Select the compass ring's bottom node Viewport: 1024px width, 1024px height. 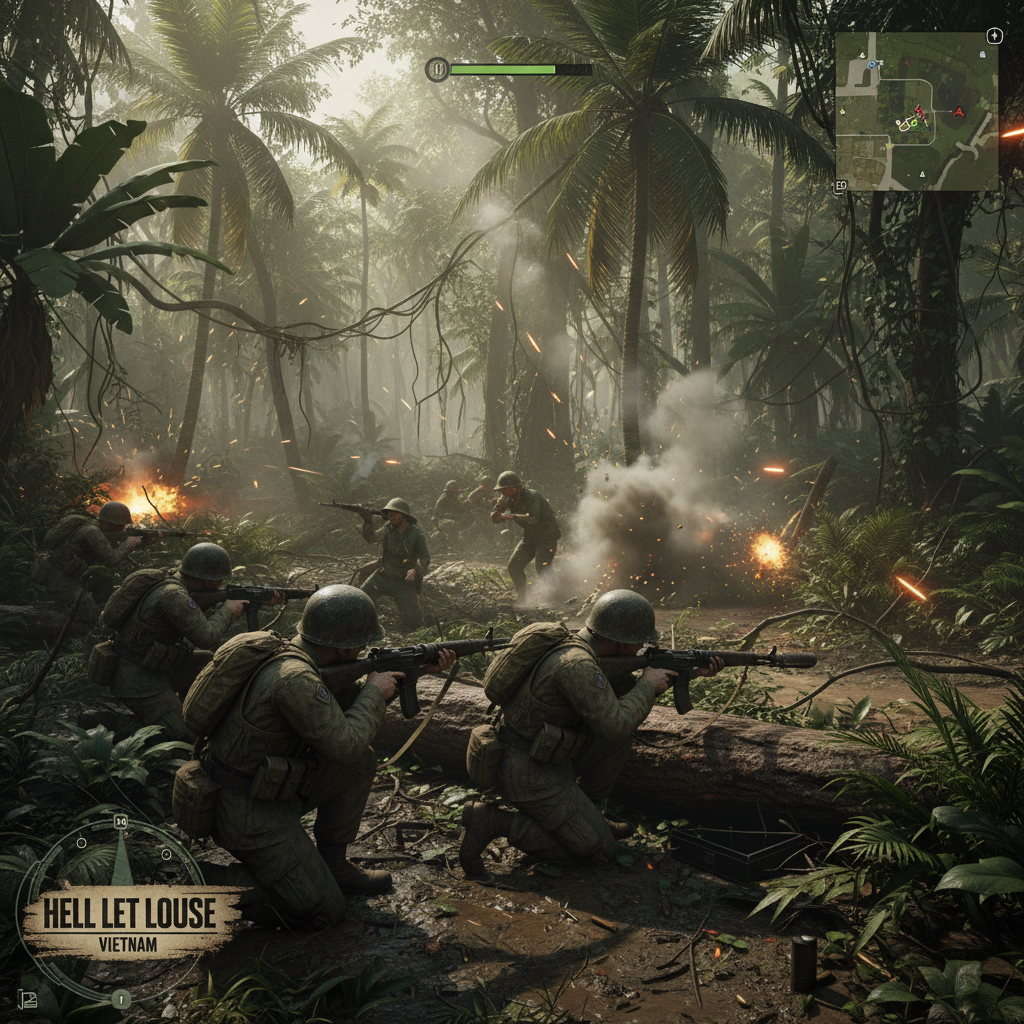click(121, 997)
